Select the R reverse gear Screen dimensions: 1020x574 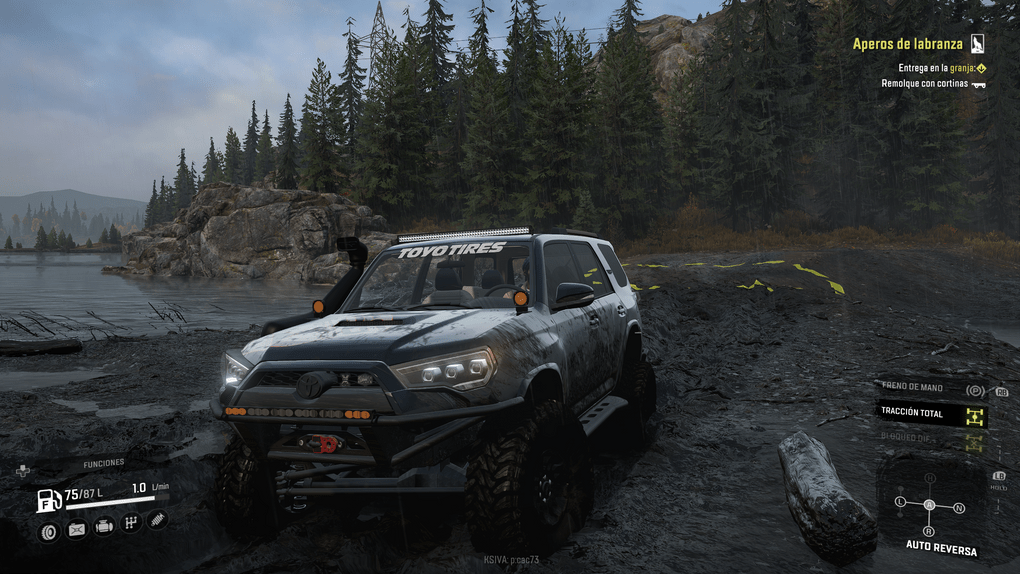pyautogui.click(x=929, y=531)
